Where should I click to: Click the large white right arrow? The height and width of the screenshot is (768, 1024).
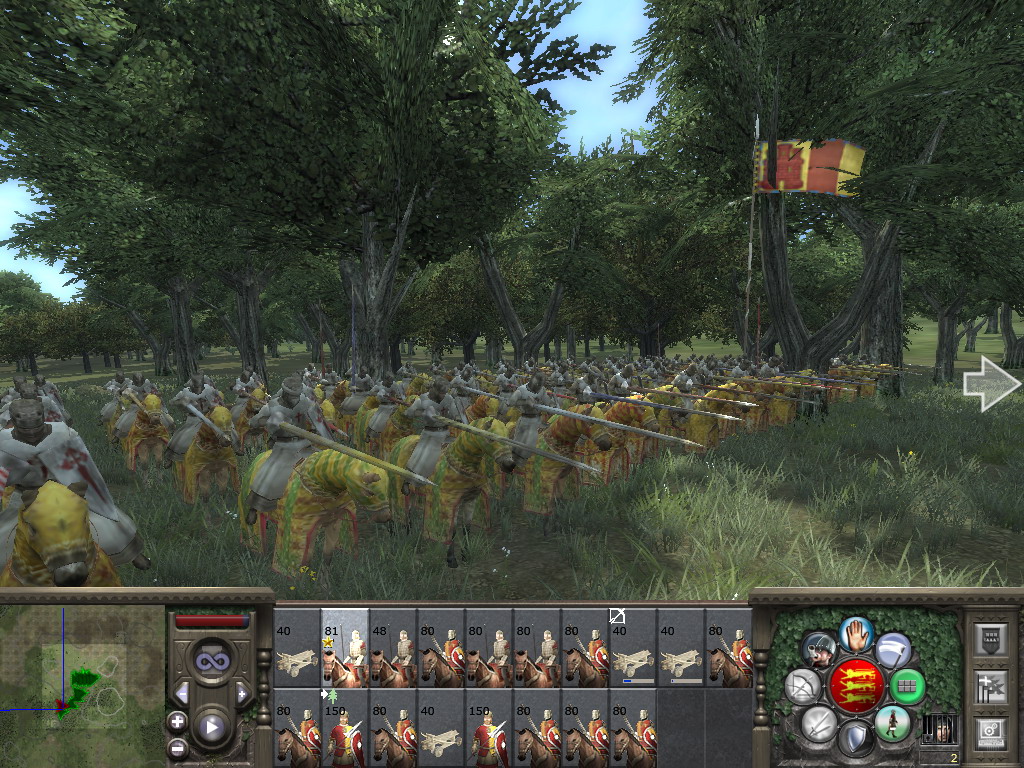[991, 383]
